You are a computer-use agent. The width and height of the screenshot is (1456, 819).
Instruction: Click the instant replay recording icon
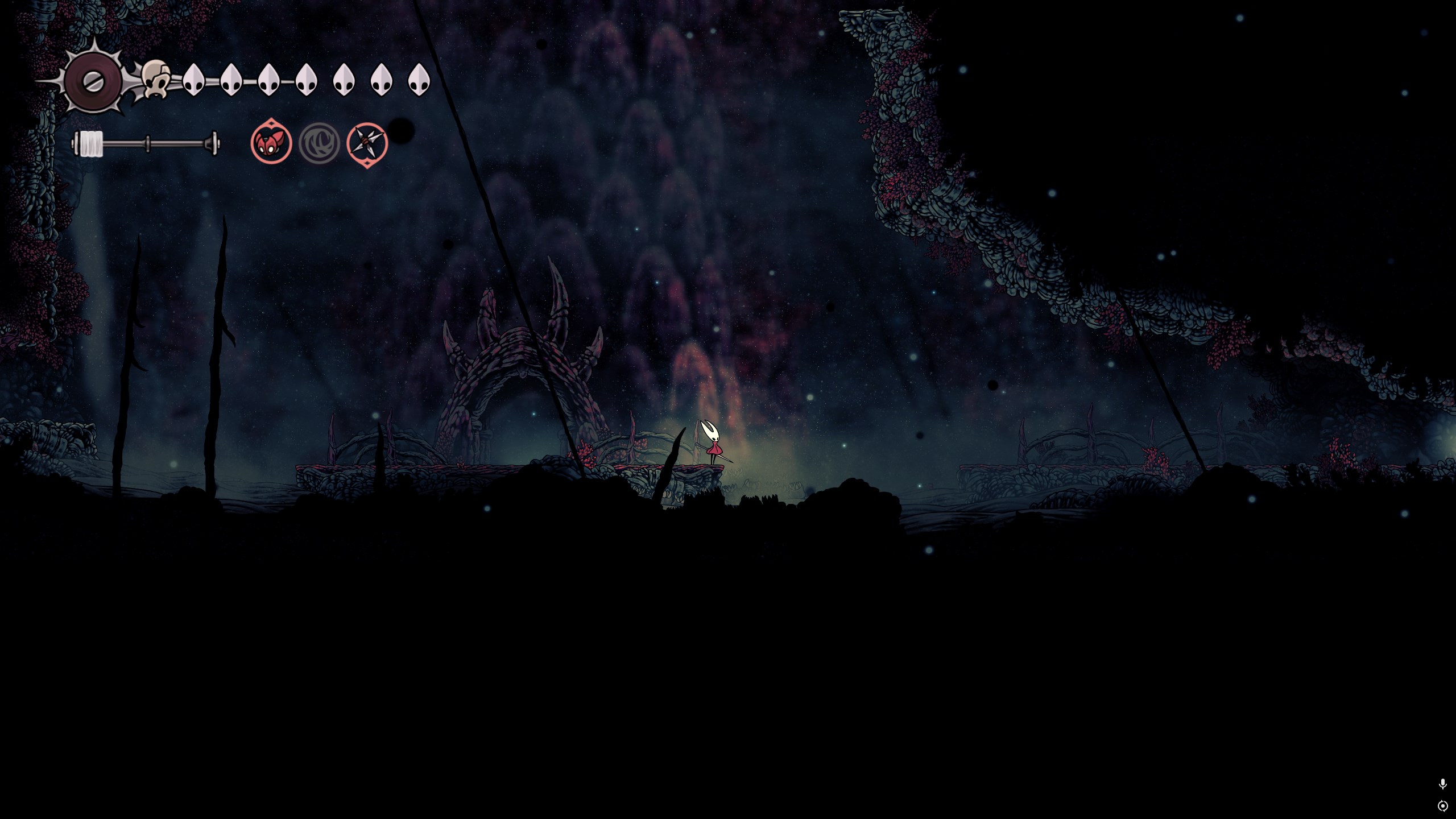[x=1442, y=806]
